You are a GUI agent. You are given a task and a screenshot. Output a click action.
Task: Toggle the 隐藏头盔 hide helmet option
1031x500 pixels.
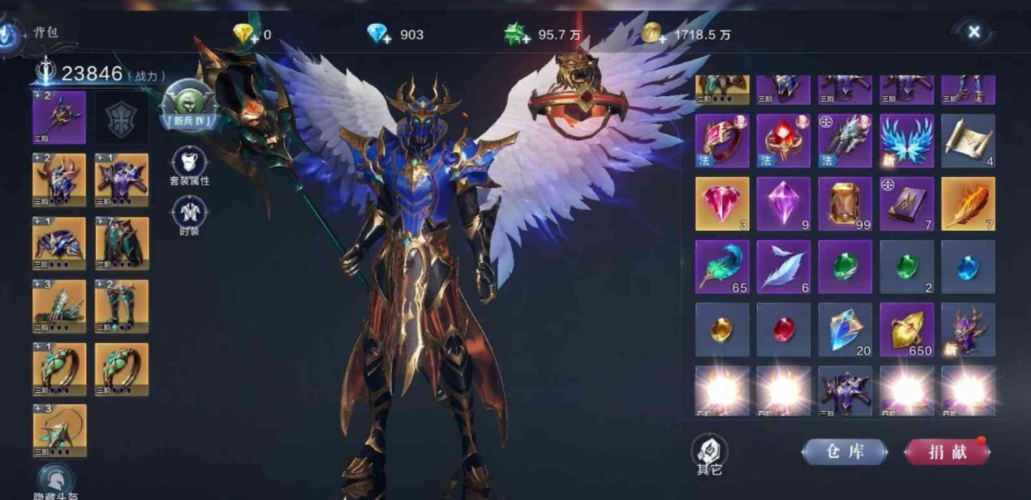coord(57,480)
